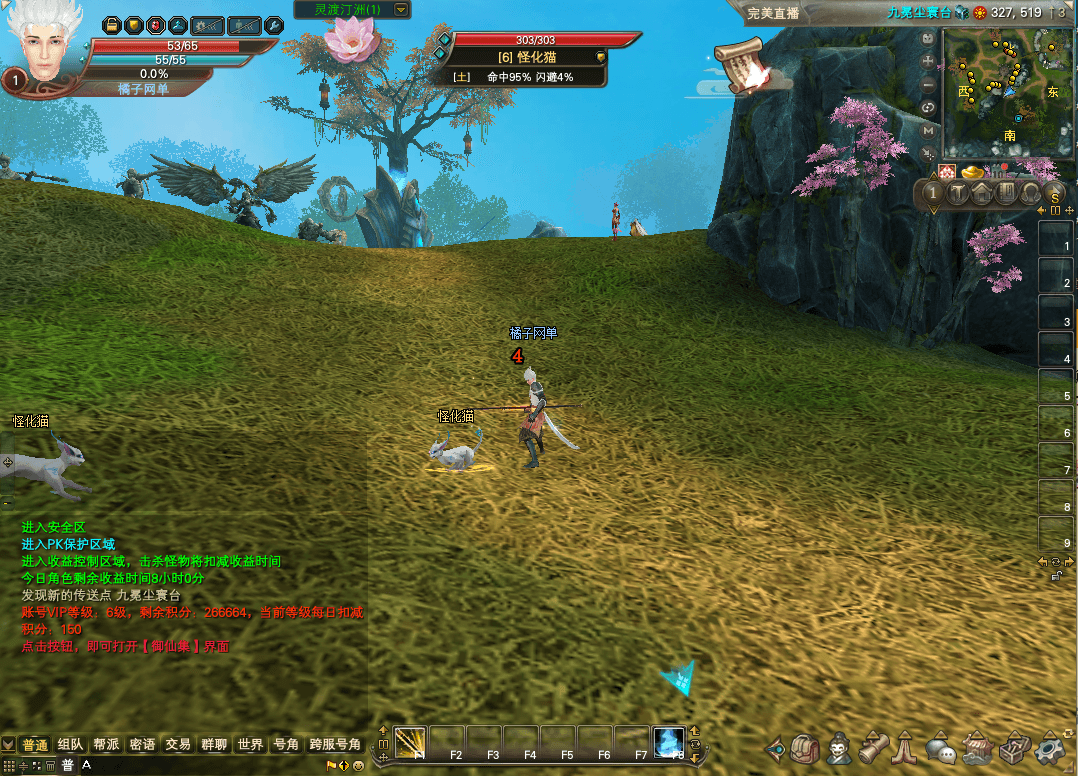Open the system settings gear
Image resolution: width=1078 pixels, height=776 pixels.
1049,747
